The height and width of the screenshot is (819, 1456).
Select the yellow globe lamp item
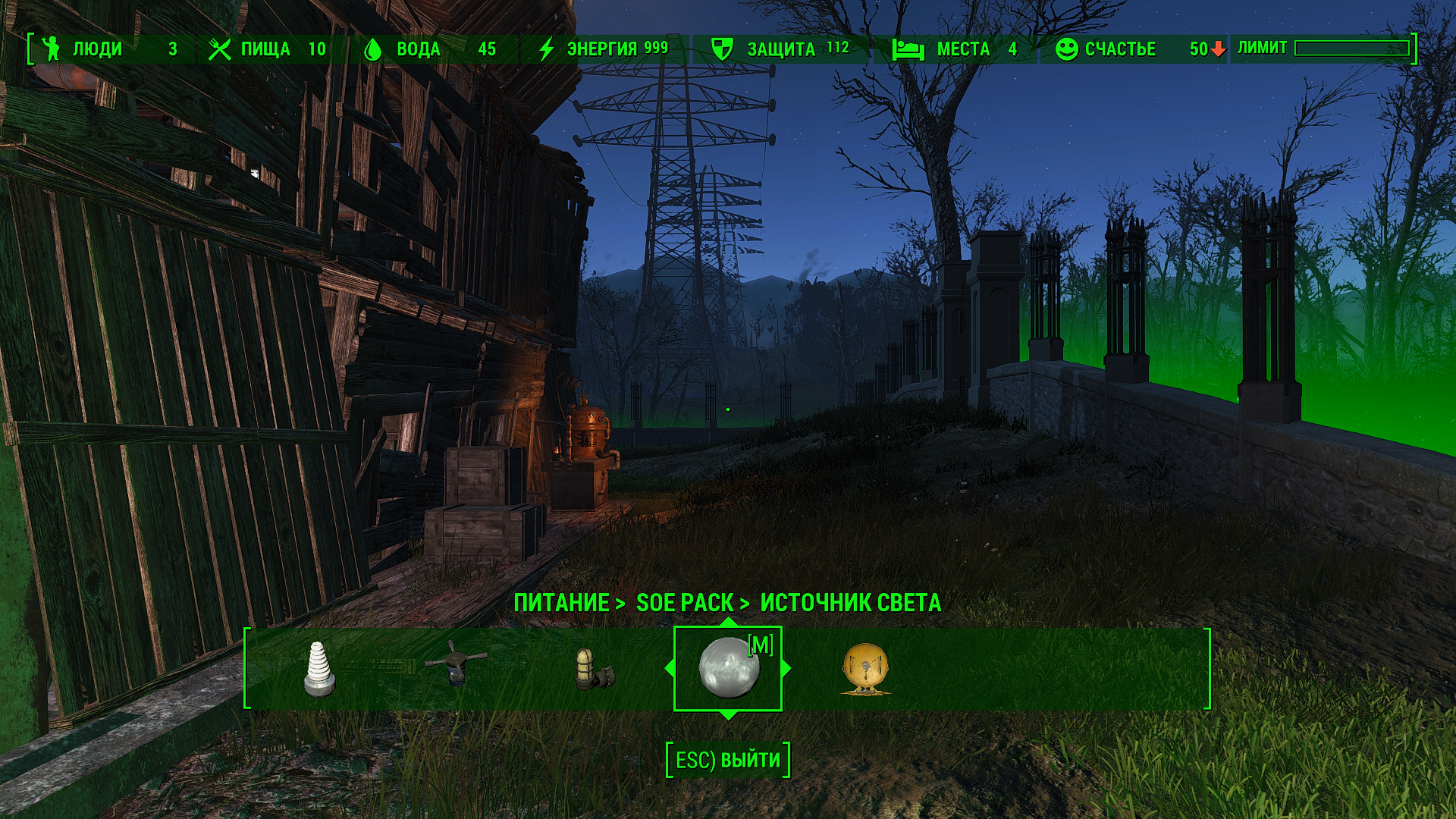865,669
